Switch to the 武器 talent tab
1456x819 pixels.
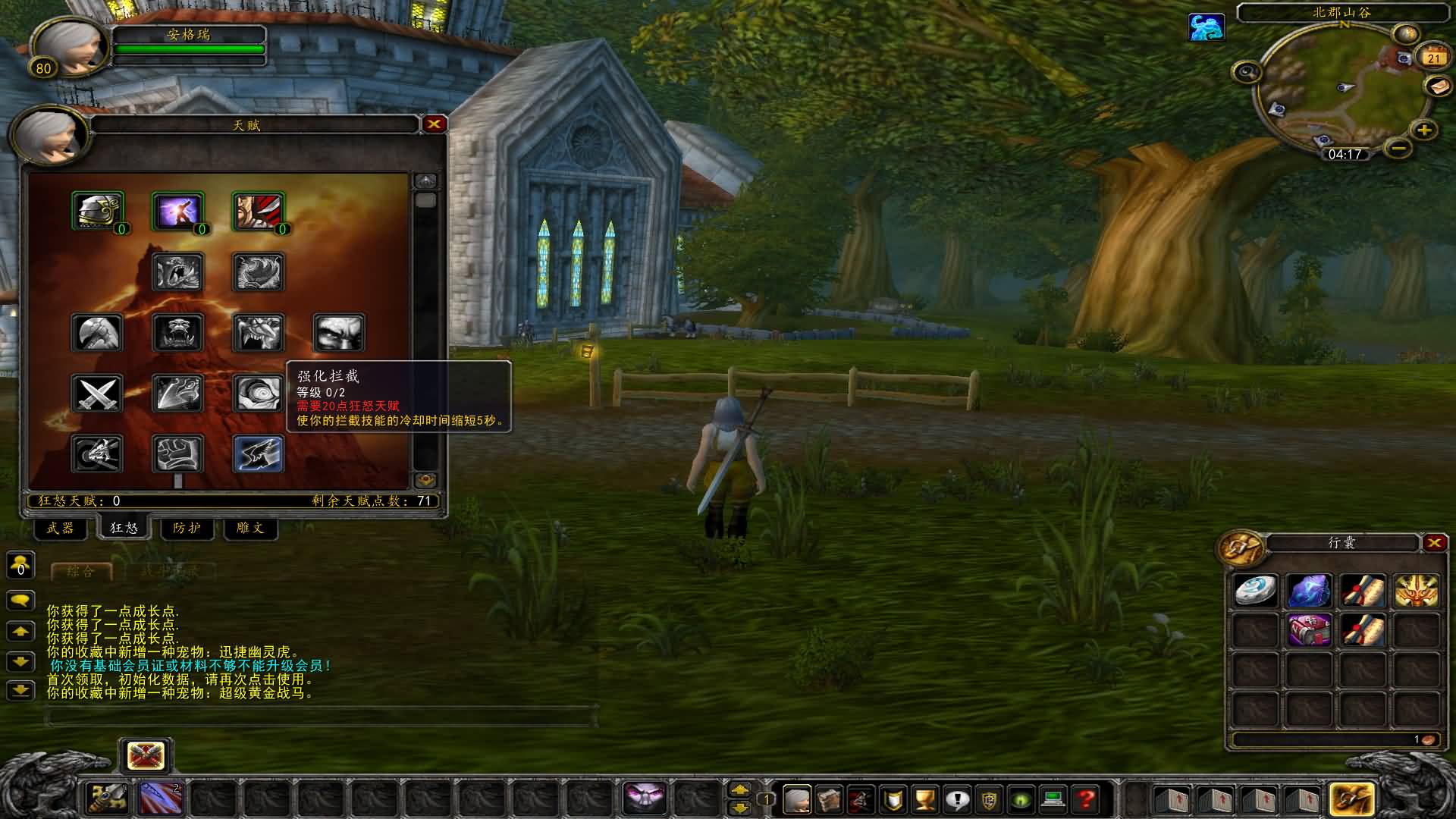(61, 529)
